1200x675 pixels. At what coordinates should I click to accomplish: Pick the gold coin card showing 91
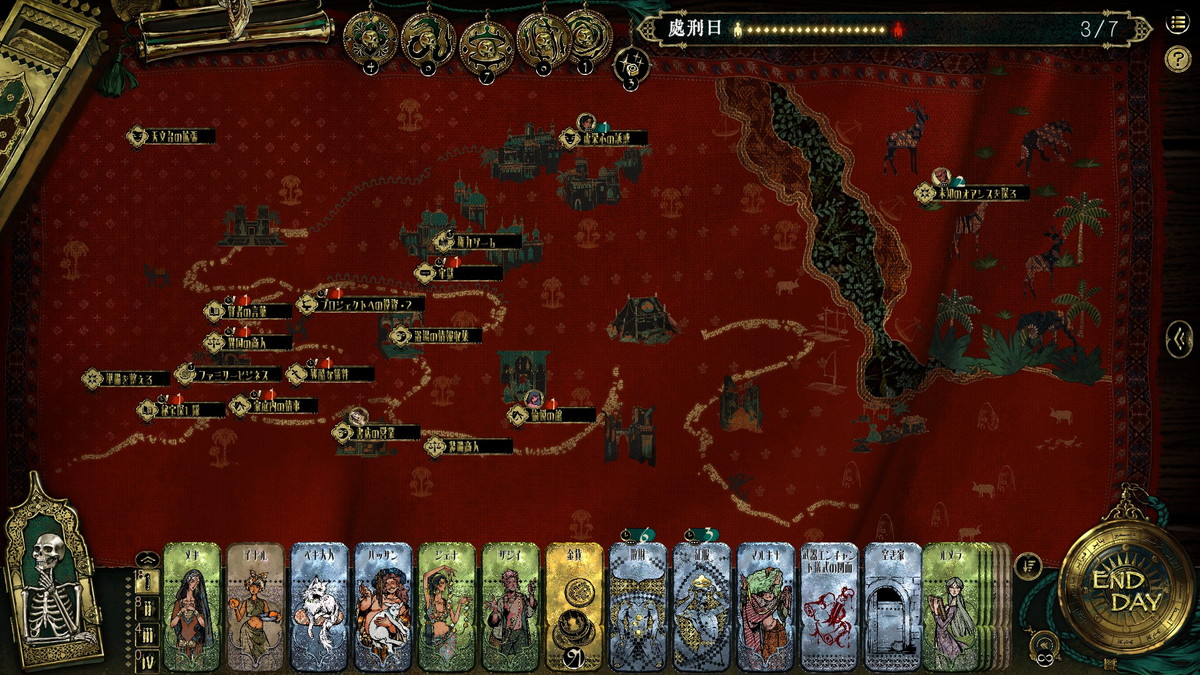tap(574, 607)
